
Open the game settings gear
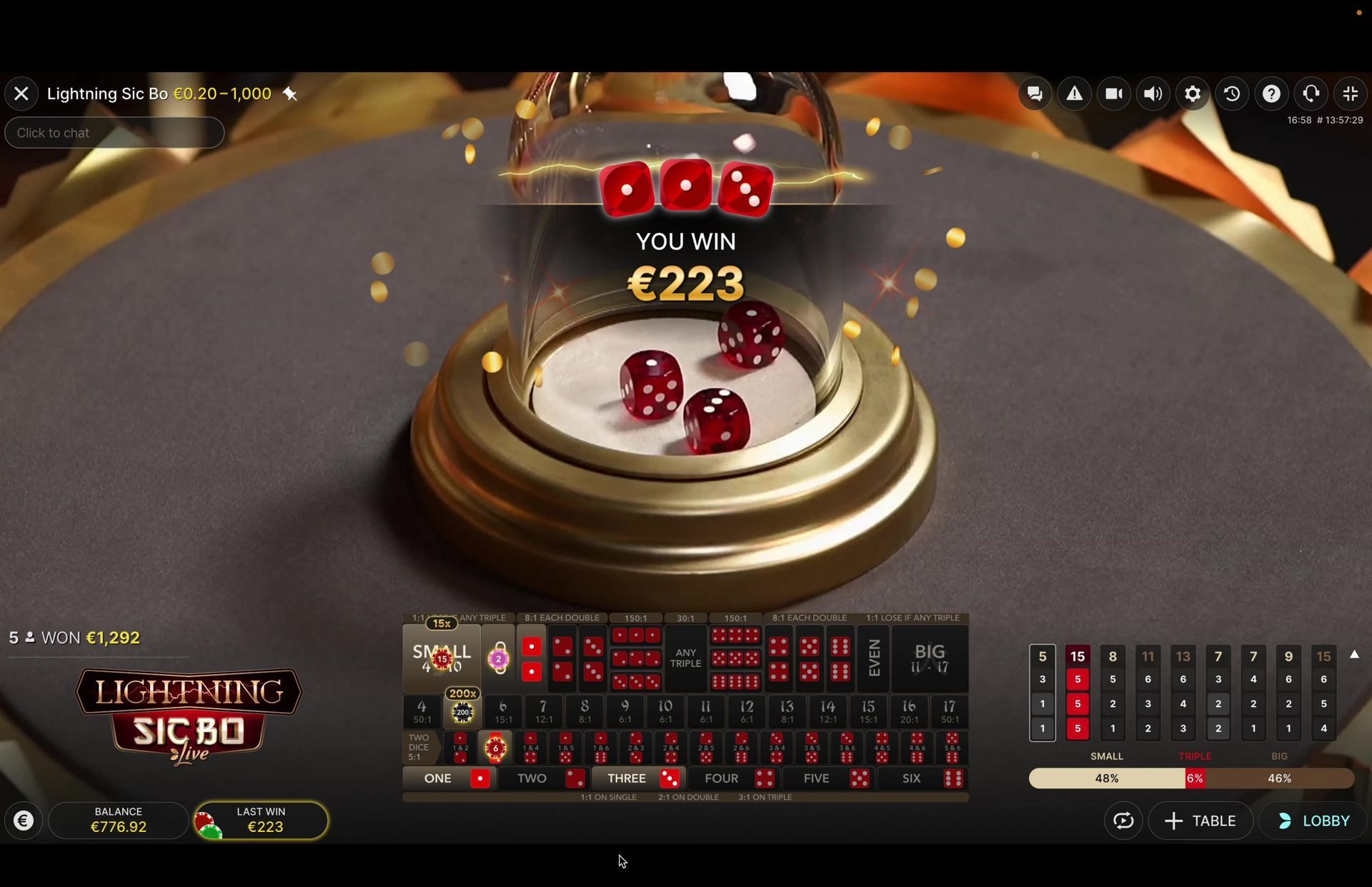pos(1192,93)
